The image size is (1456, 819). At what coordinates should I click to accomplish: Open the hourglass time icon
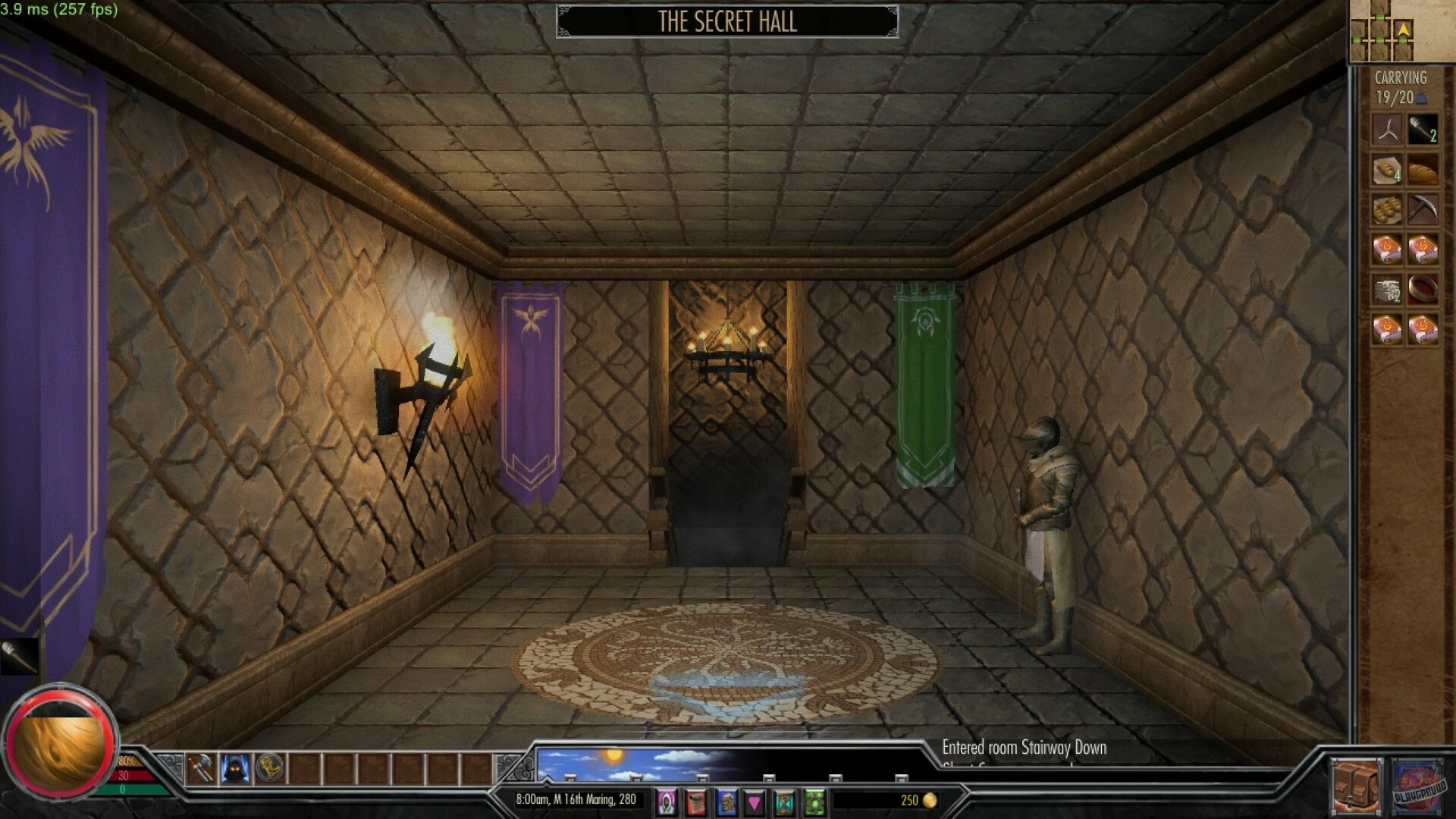(x=783, y=800)
